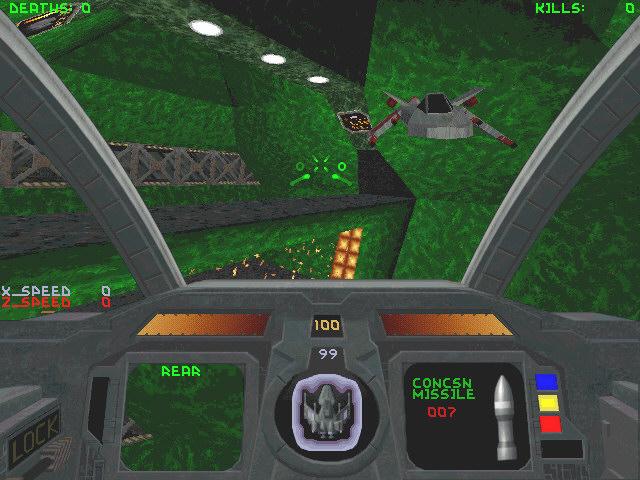Click the yellow access key indicator
This screenshot has height=480, width=640.
546,403
